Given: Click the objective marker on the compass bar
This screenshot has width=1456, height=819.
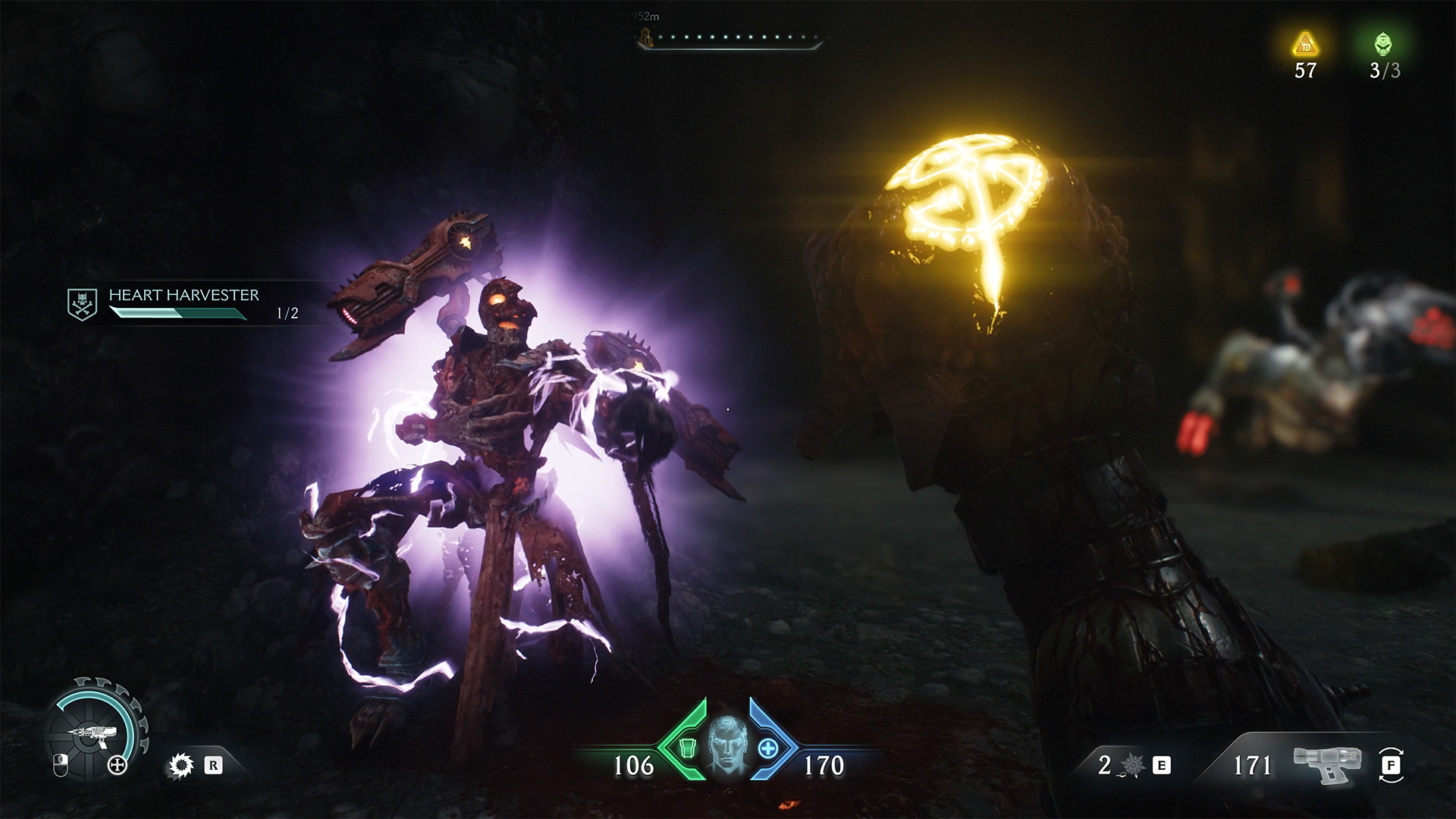Looking at the screenshot, I should pos(645,38).
